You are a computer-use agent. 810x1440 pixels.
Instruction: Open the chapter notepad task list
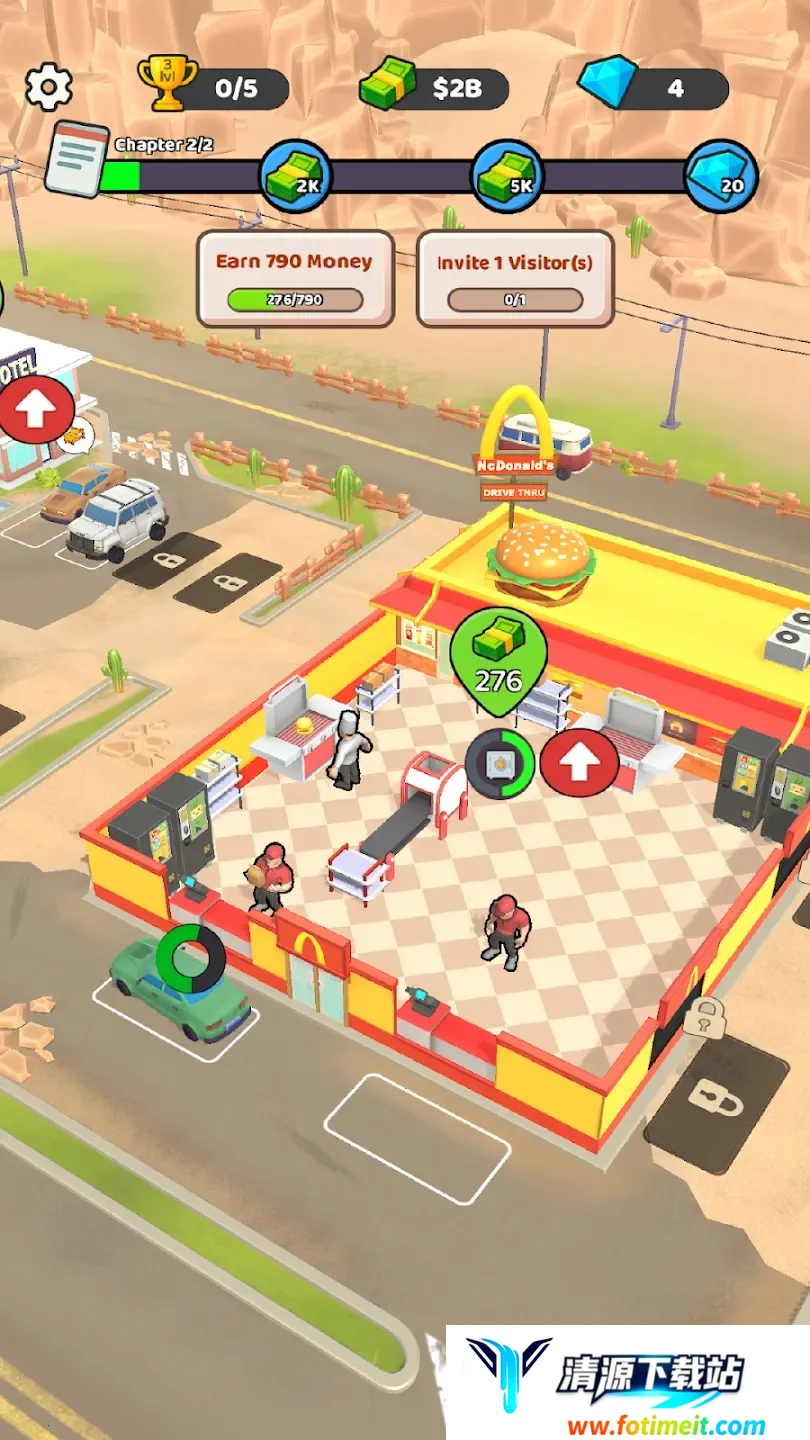pos(76,159)
